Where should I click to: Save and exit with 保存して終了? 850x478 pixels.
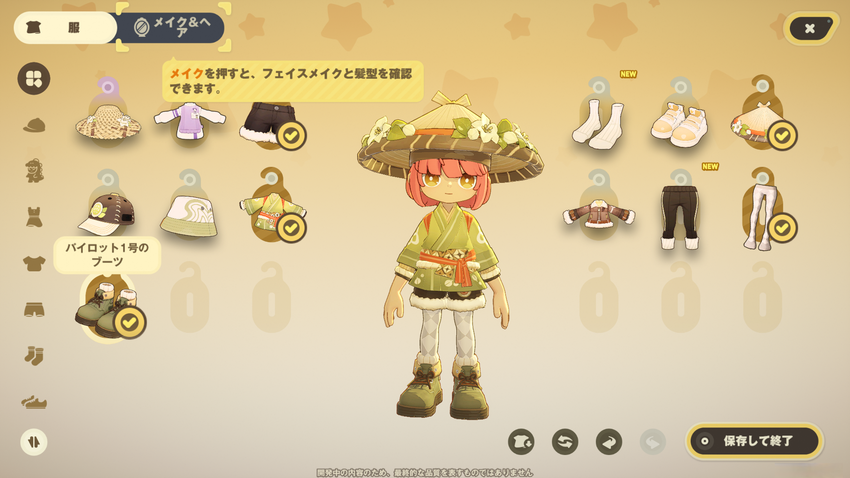754,440
